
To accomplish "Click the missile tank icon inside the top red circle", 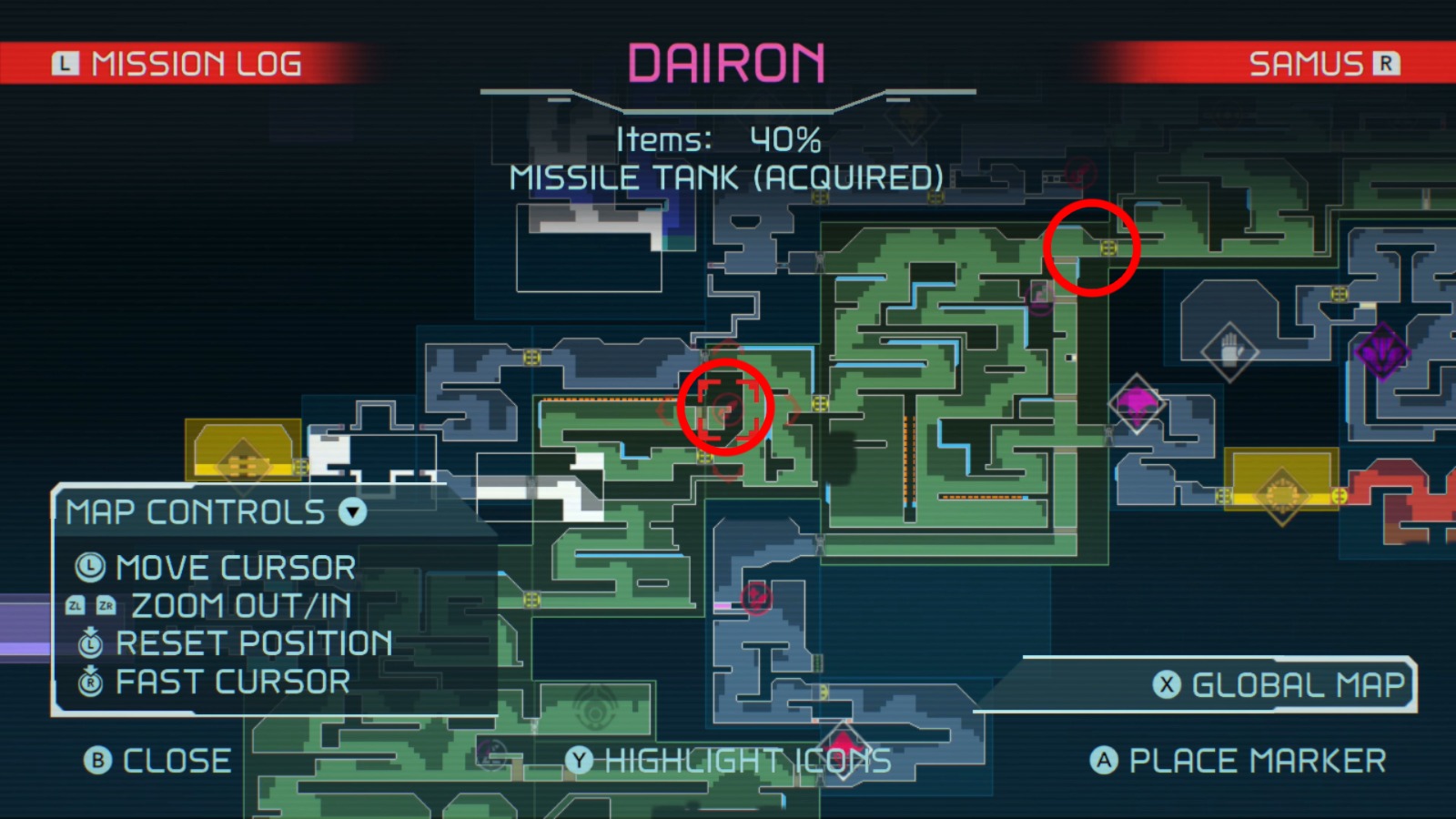I will point(1108,248).
